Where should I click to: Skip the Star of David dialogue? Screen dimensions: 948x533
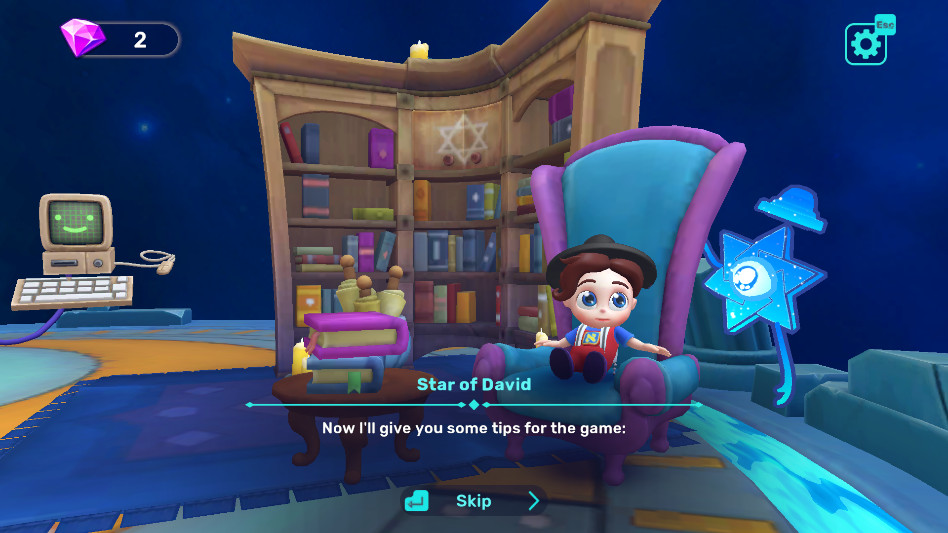[473, 501]
